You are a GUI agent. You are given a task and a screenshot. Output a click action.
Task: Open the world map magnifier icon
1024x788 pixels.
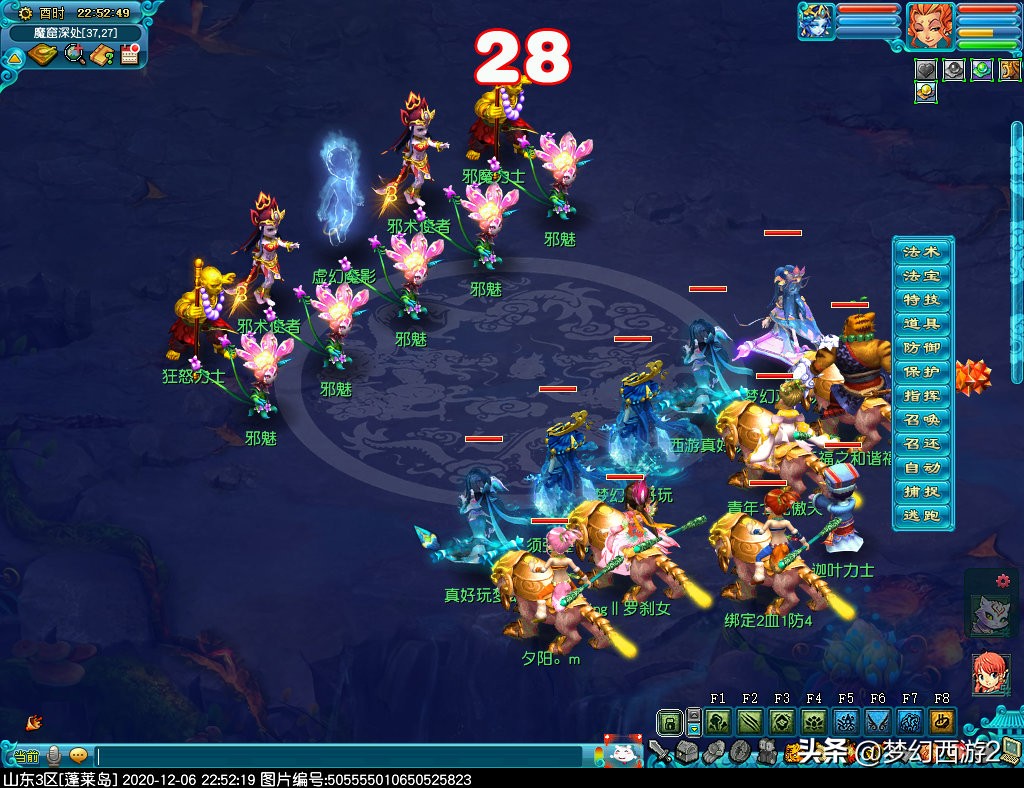point(74,55)
